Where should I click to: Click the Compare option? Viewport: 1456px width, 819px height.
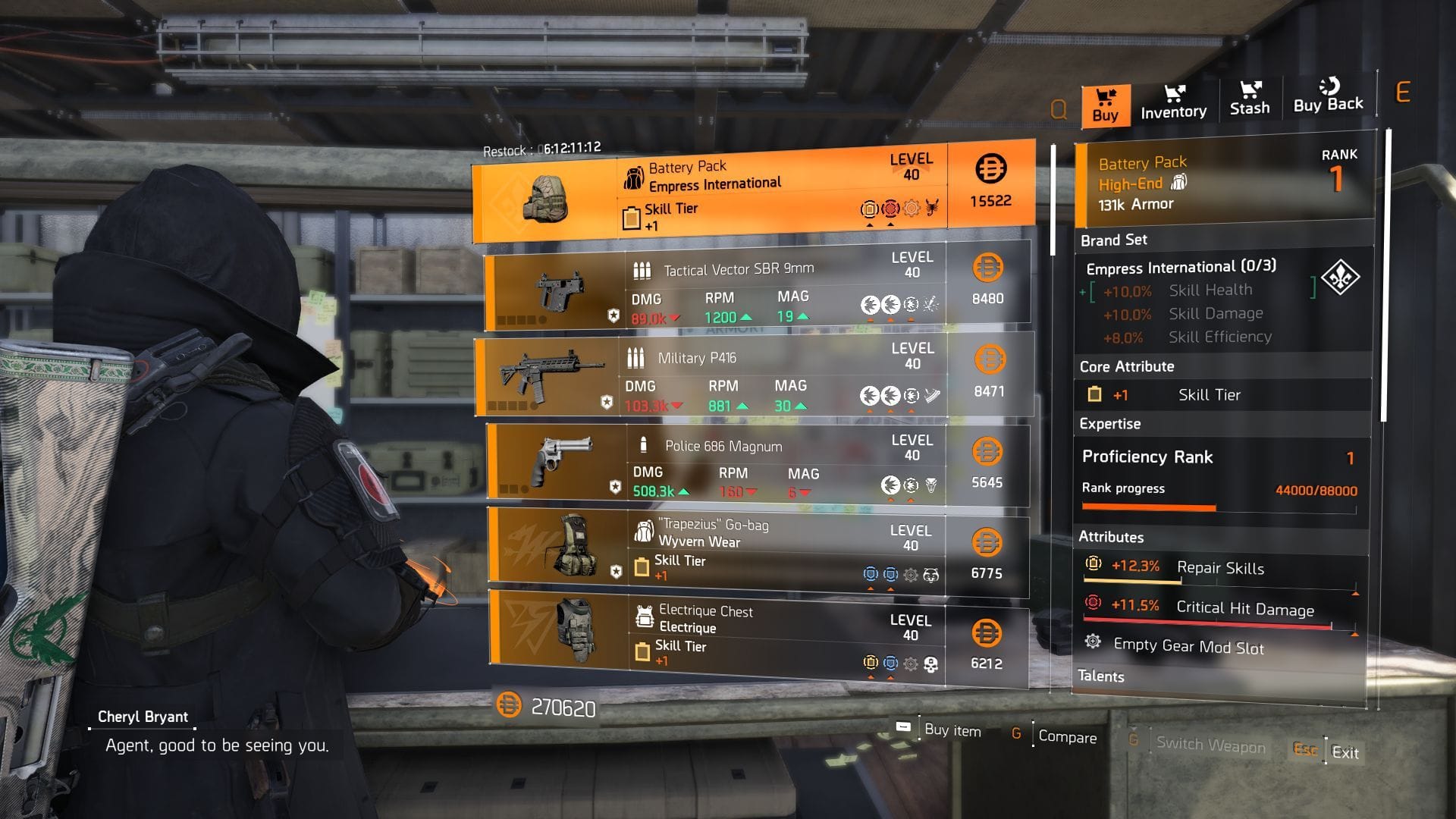pos(1068,736)
